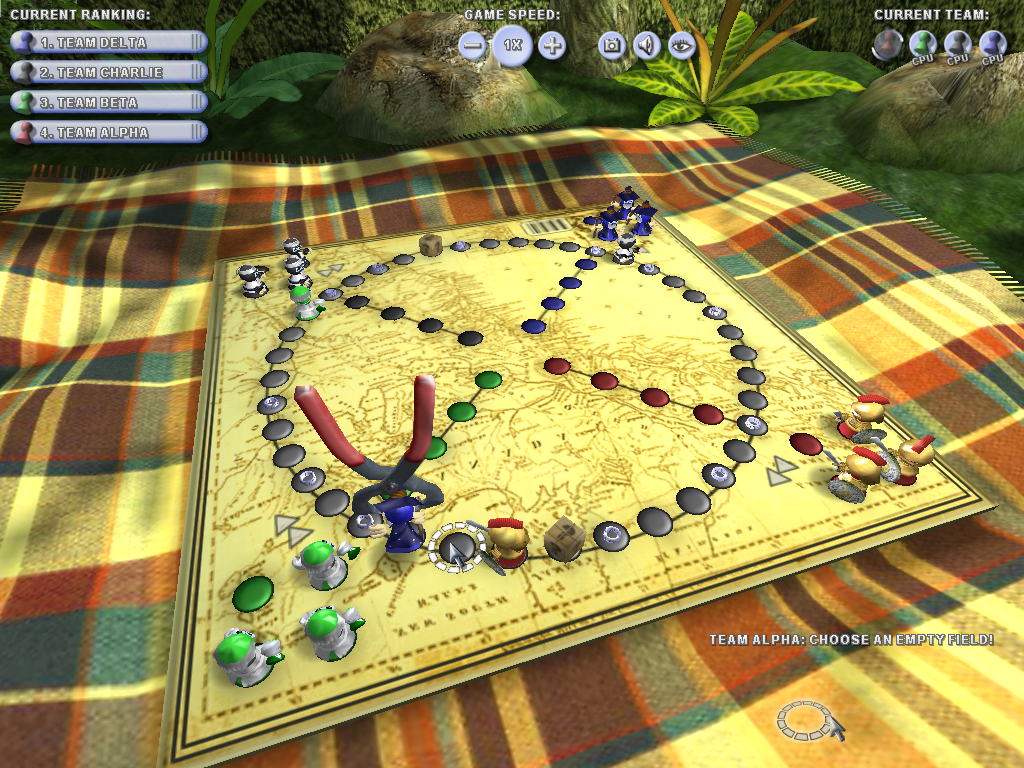Click the green CPU team pawn icon
Image resolution: width=1024 pixels, height=768 pixels.
(x=923, y=44)
